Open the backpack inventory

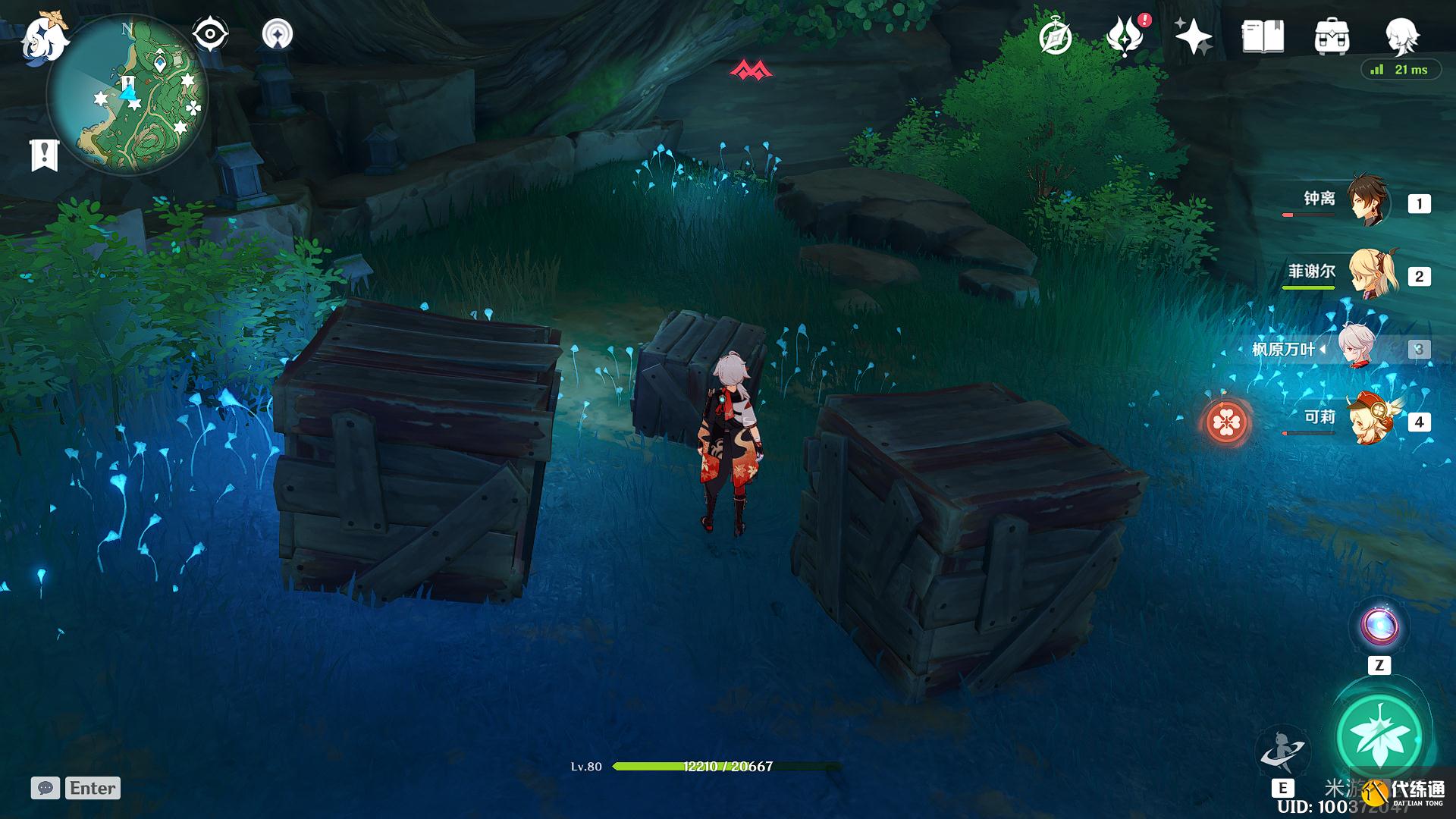coord(1332,36)
